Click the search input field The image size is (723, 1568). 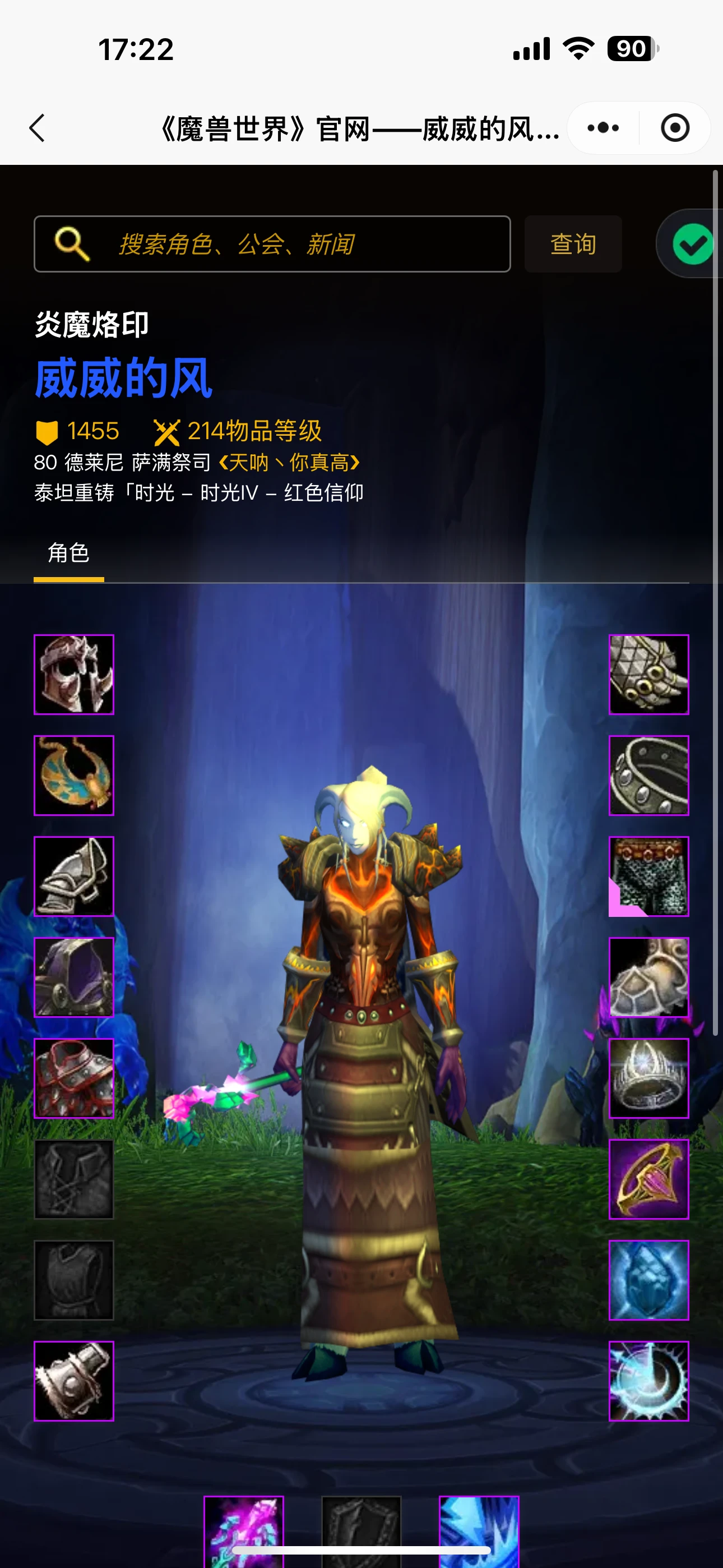click(x=274, y=243)
